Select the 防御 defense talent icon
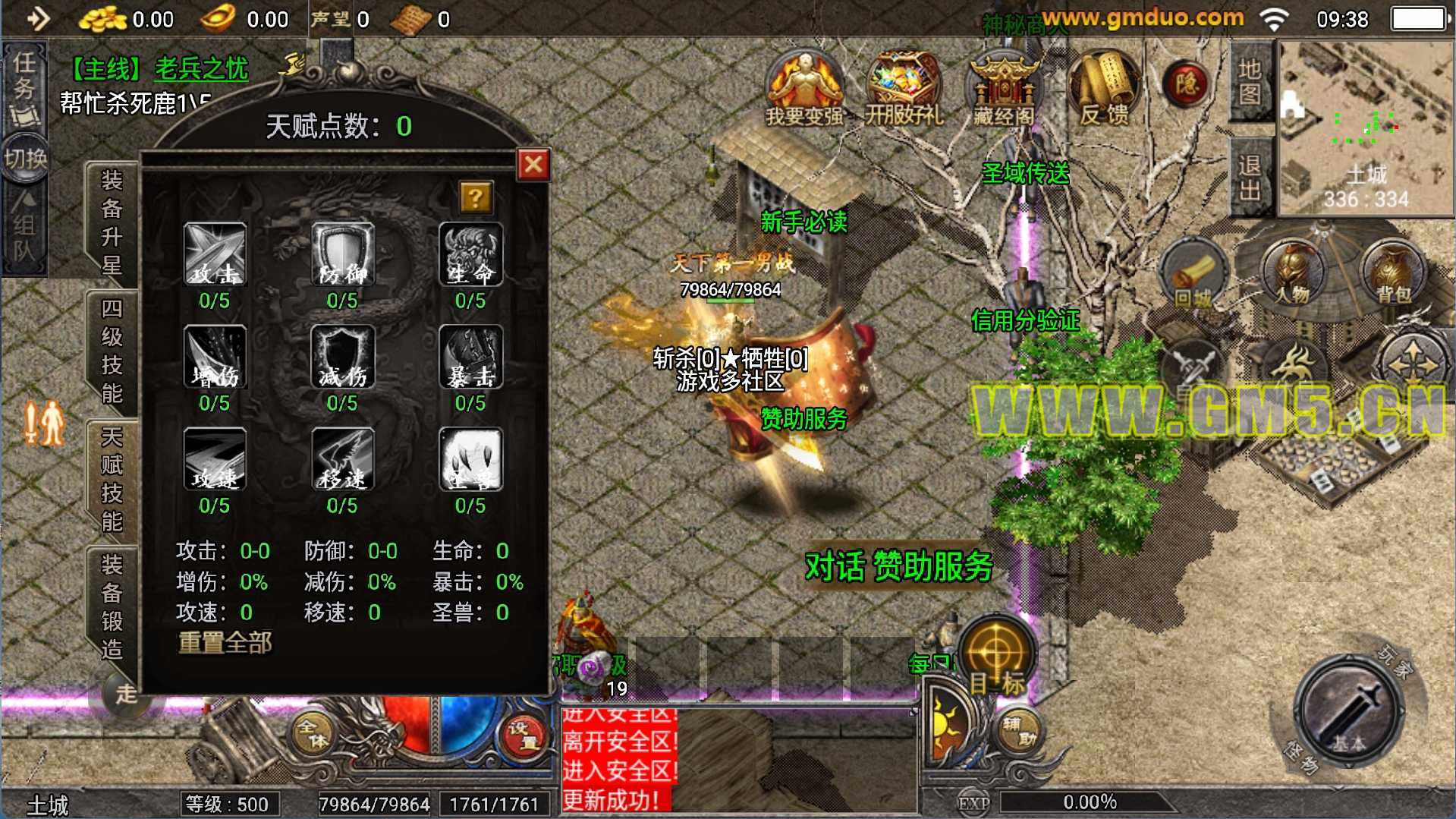This screenshot has width=1456, height=819. pyautogui.click(x=343, y=255)
